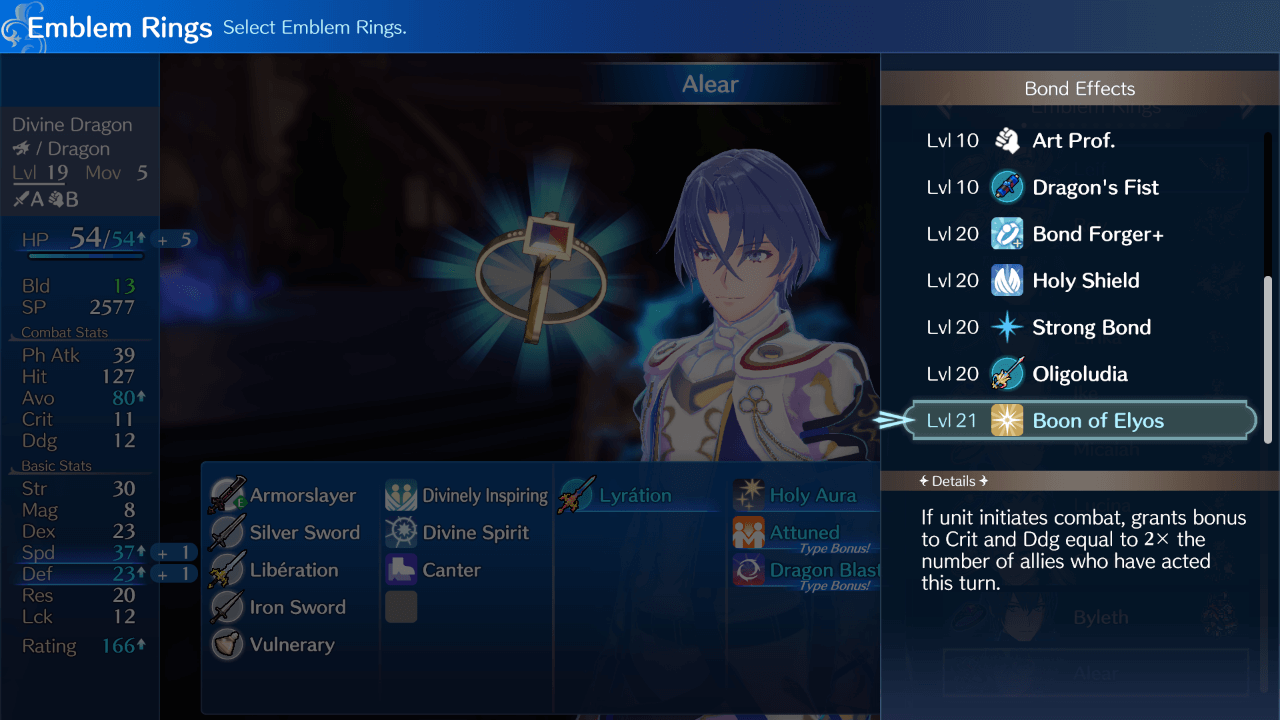Click the empty skill slot
1280x720 pixels.
click(400, 607)
